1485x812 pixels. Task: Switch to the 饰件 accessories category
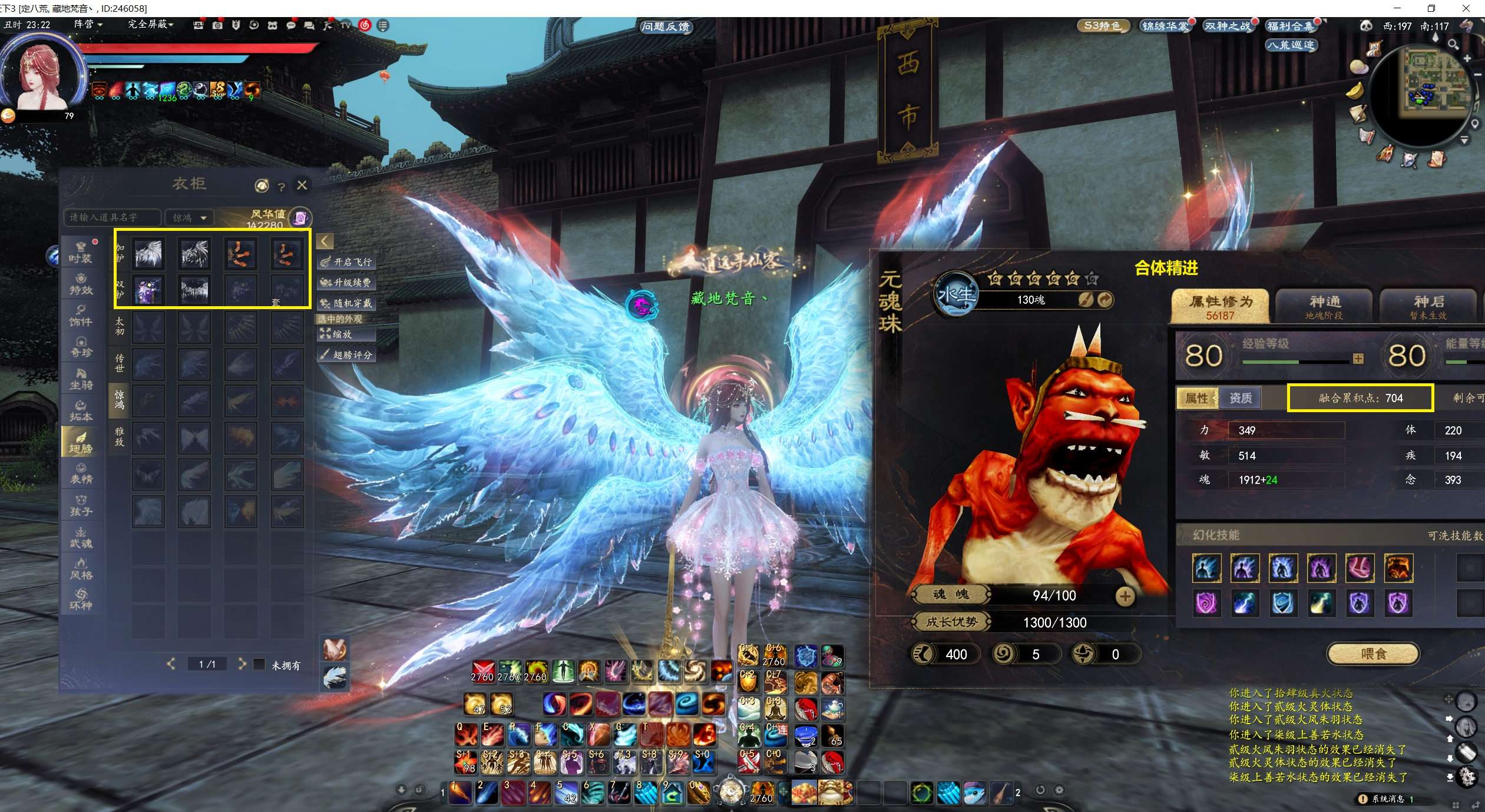80,316
